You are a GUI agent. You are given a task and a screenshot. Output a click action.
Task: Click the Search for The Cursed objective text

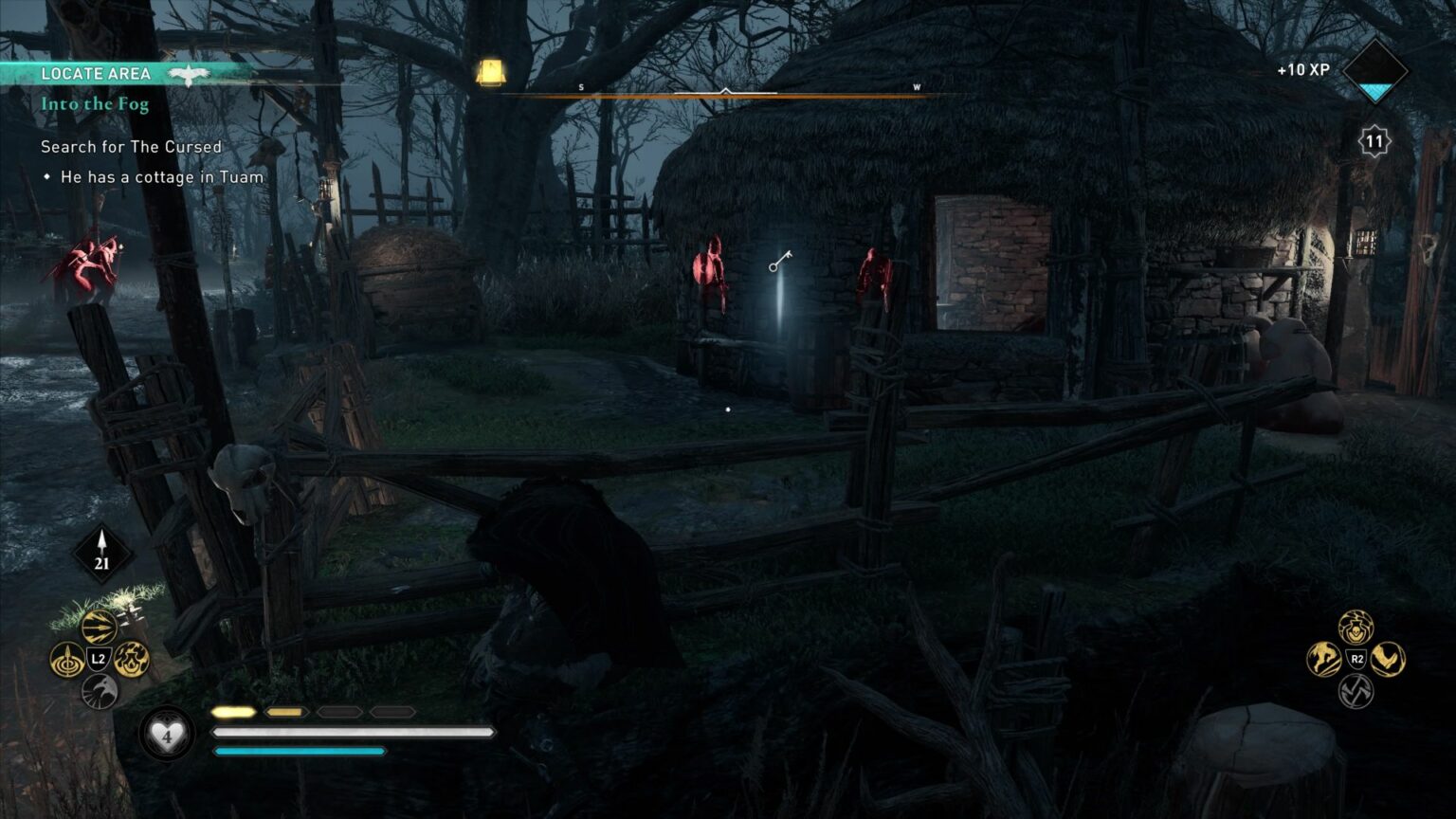(130, 147)
